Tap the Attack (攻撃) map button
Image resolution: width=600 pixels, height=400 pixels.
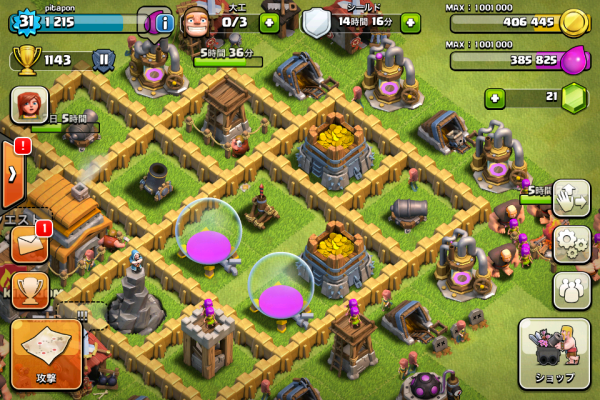pos(45,354)
